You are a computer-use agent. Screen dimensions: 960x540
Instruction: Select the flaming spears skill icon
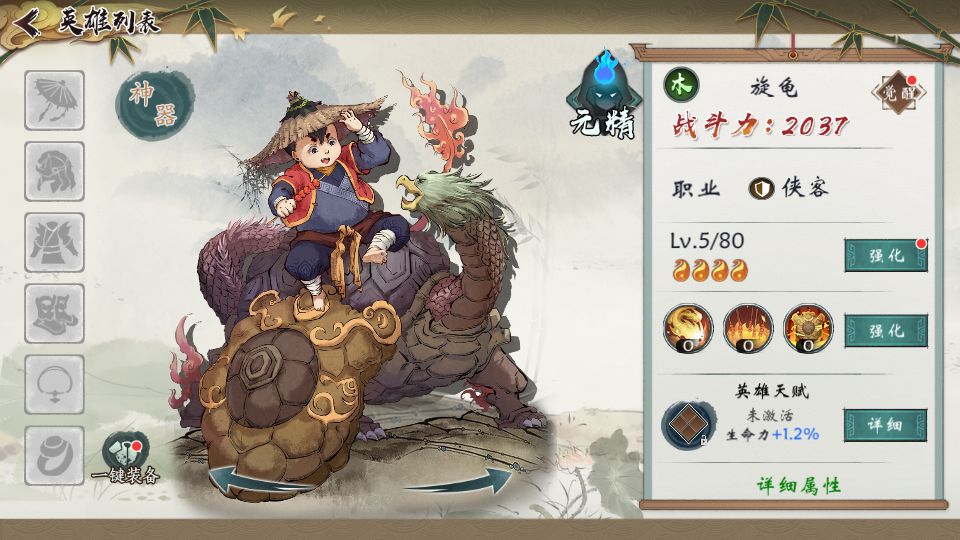pos(748,328)
